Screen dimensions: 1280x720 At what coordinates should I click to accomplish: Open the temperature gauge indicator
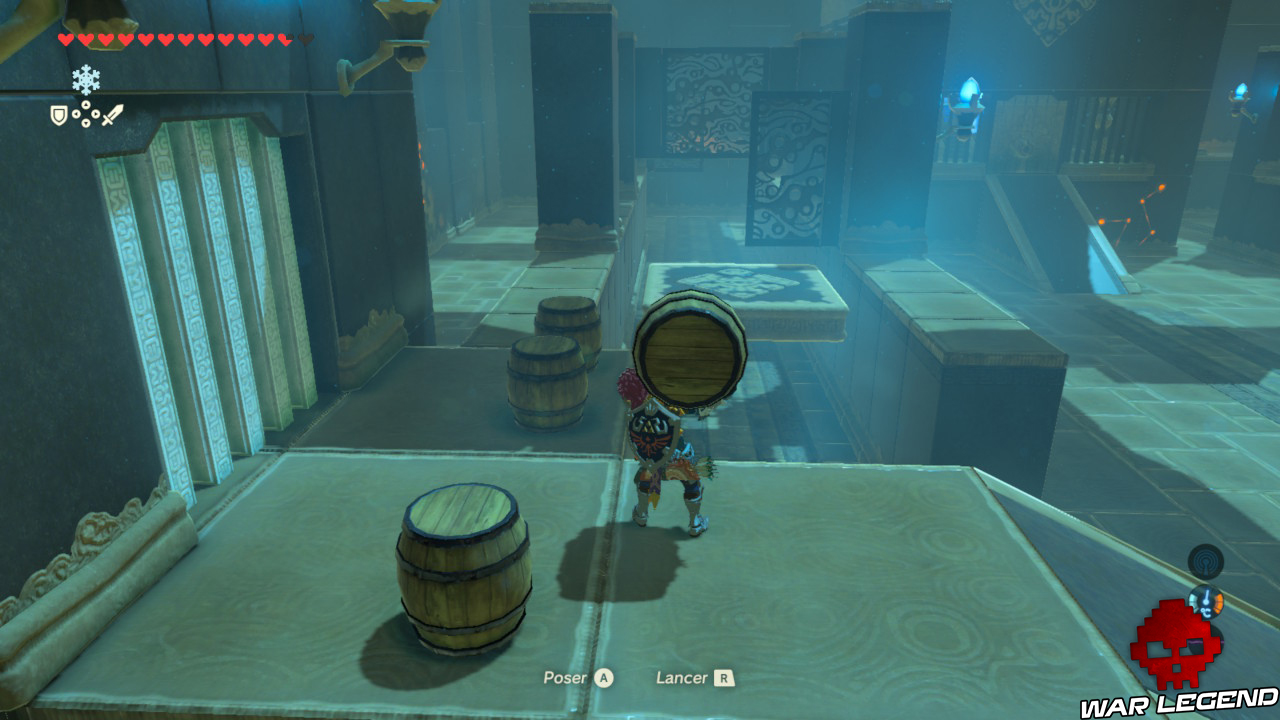(1207, 603)
